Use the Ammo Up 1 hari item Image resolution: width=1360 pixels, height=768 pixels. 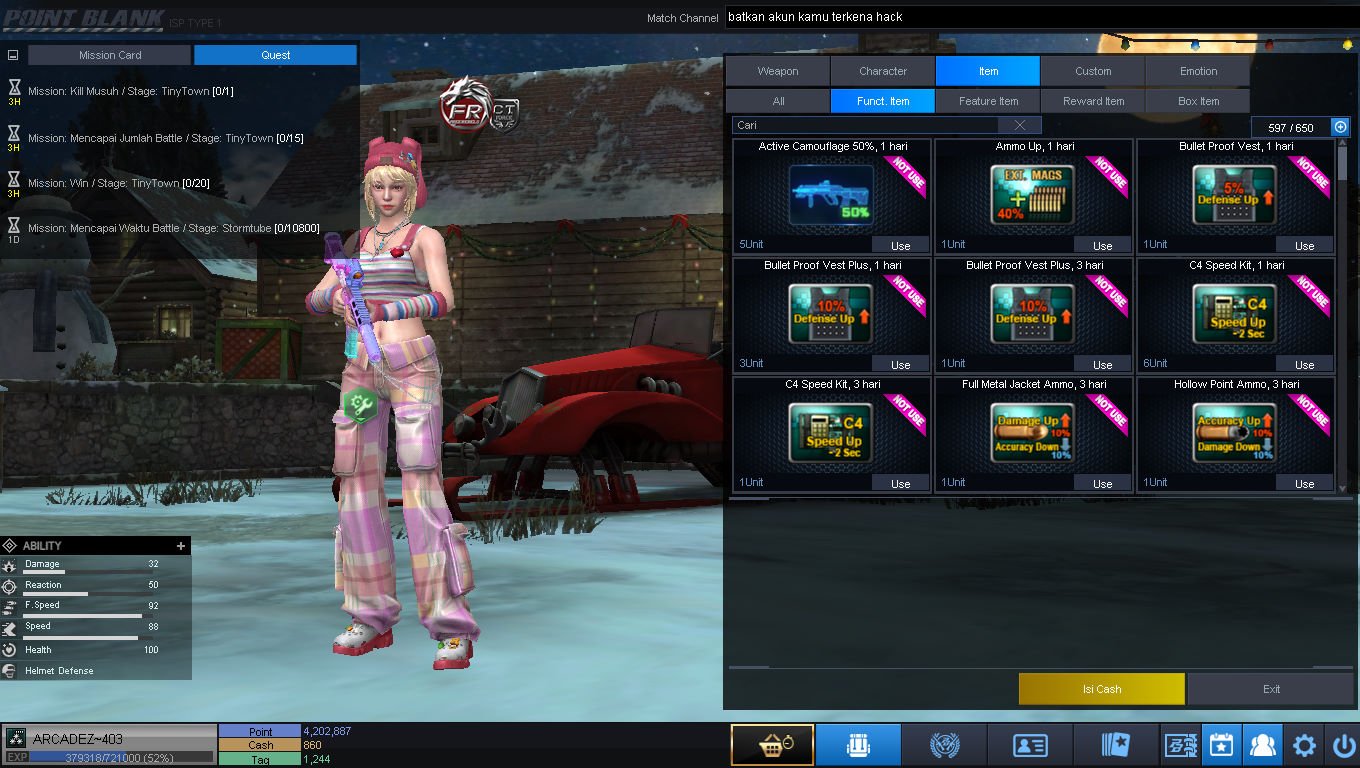coord(1102,245)
